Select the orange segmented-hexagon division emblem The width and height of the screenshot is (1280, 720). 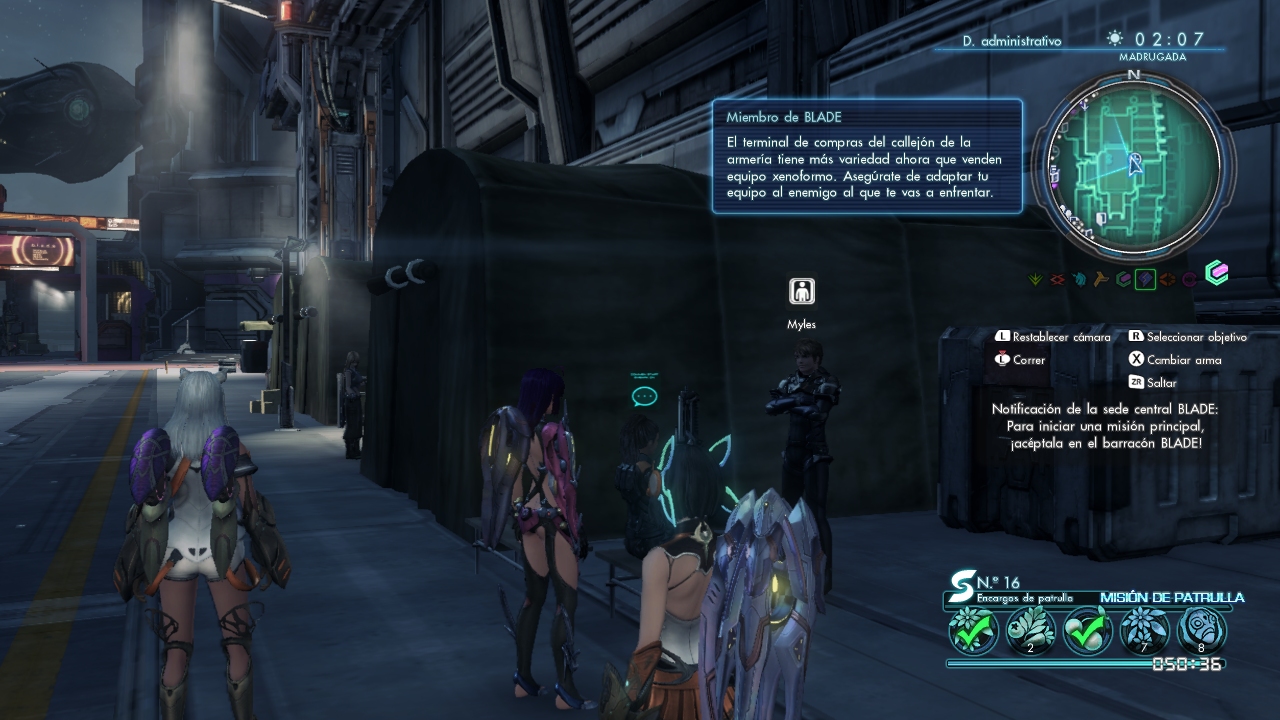pyautogui.click(x=1167, y=279)
